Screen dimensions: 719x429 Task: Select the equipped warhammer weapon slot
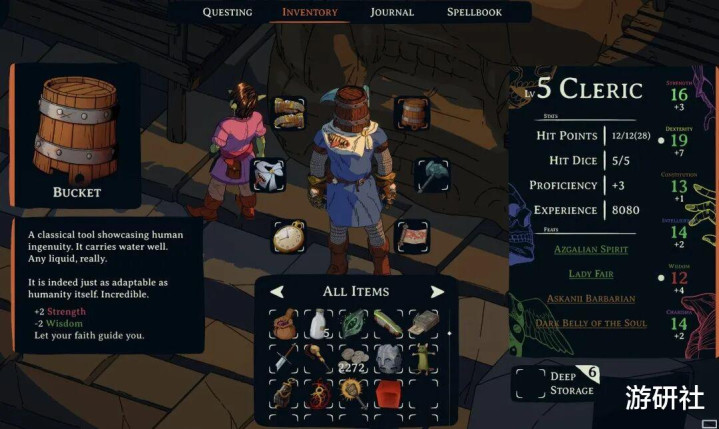tap(432, 174)
